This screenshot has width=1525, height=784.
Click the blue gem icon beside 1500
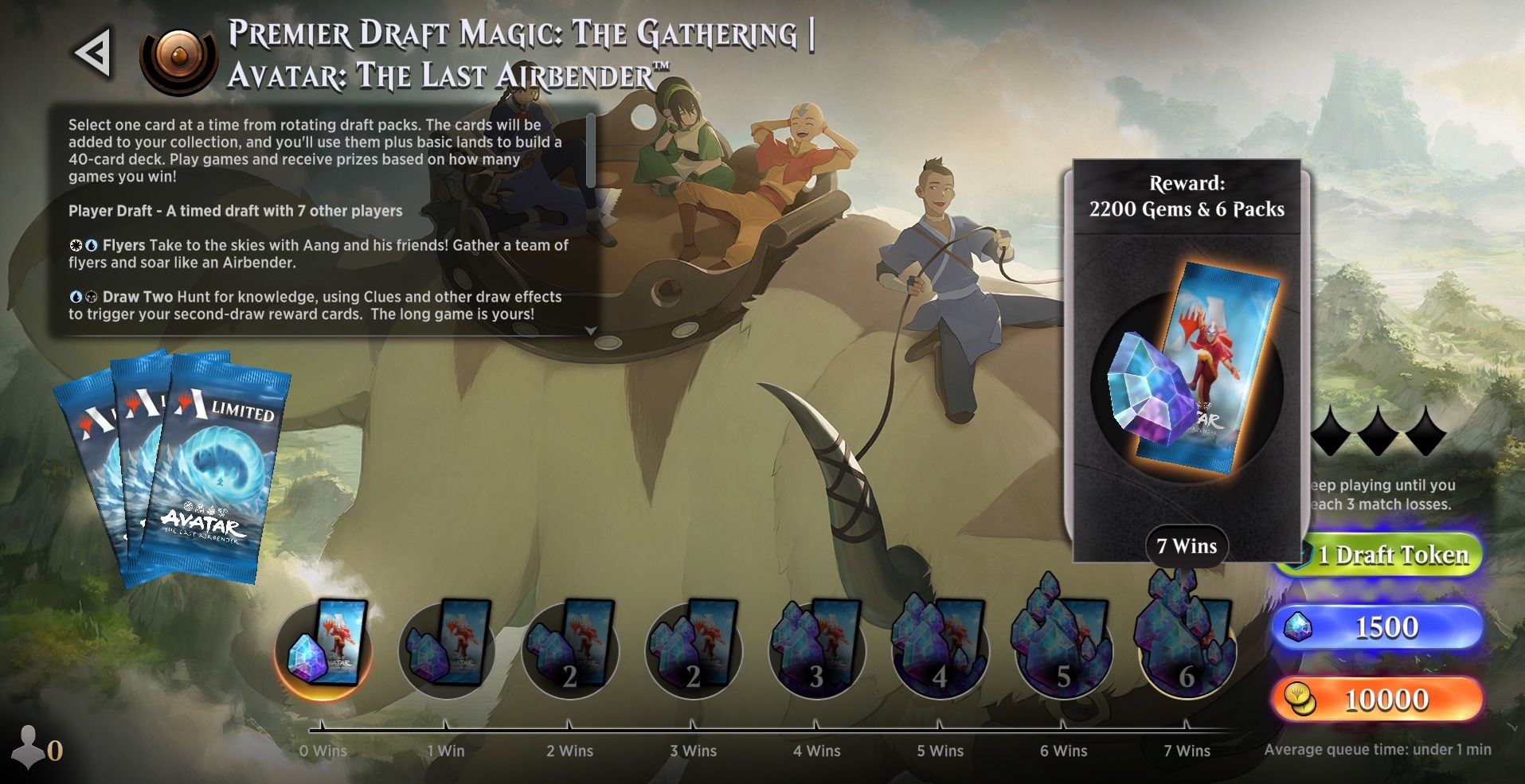point(1298,626)
